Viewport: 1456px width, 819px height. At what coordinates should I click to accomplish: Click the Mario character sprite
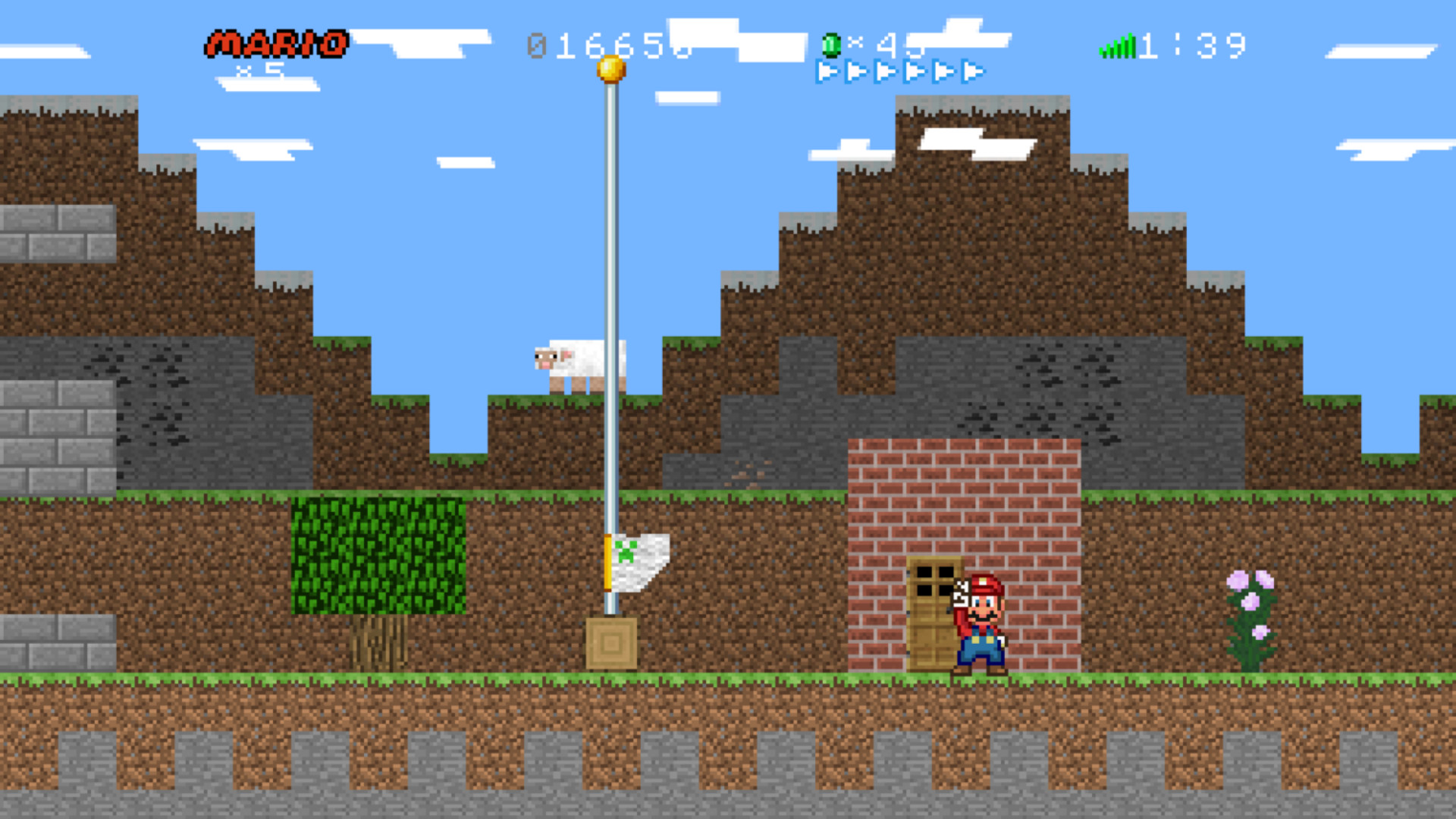pyautogui.click(x=982, y=622)
